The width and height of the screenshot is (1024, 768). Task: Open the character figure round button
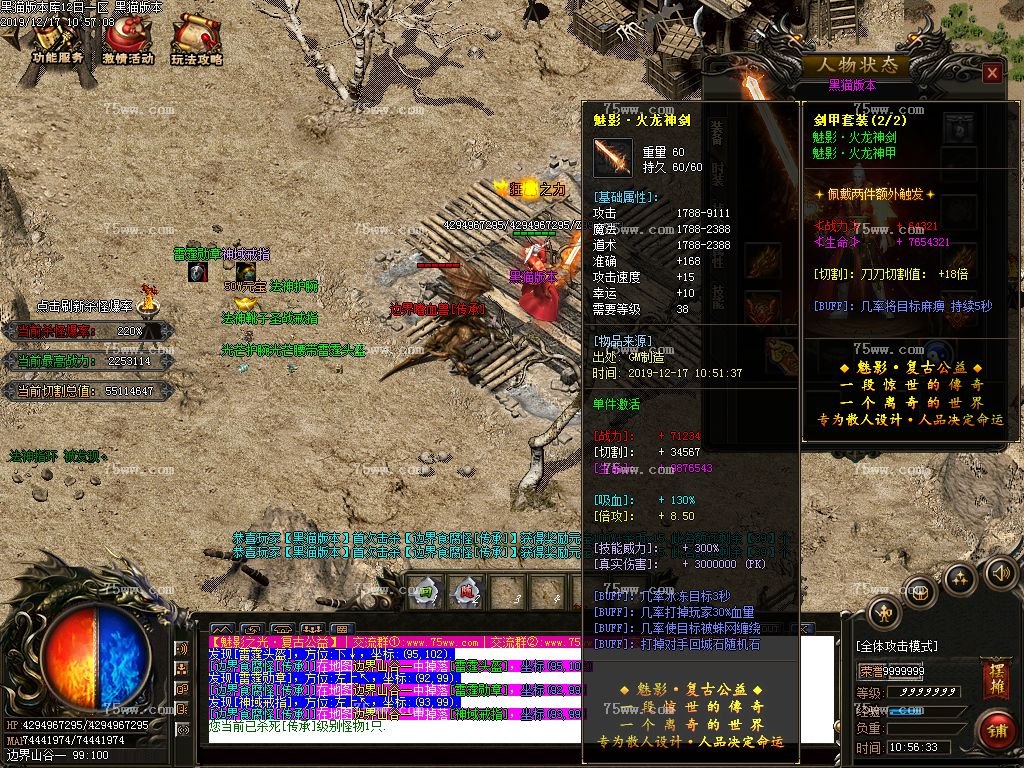click(x=884, y=613)
